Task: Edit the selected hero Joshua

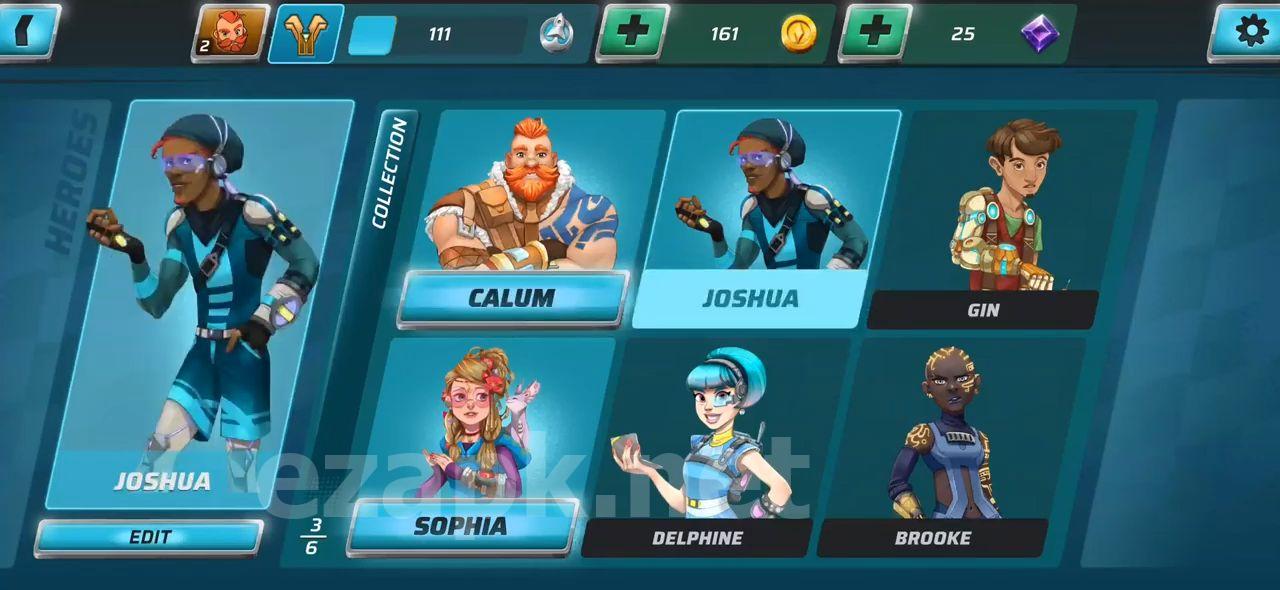Action: point(150,537)
